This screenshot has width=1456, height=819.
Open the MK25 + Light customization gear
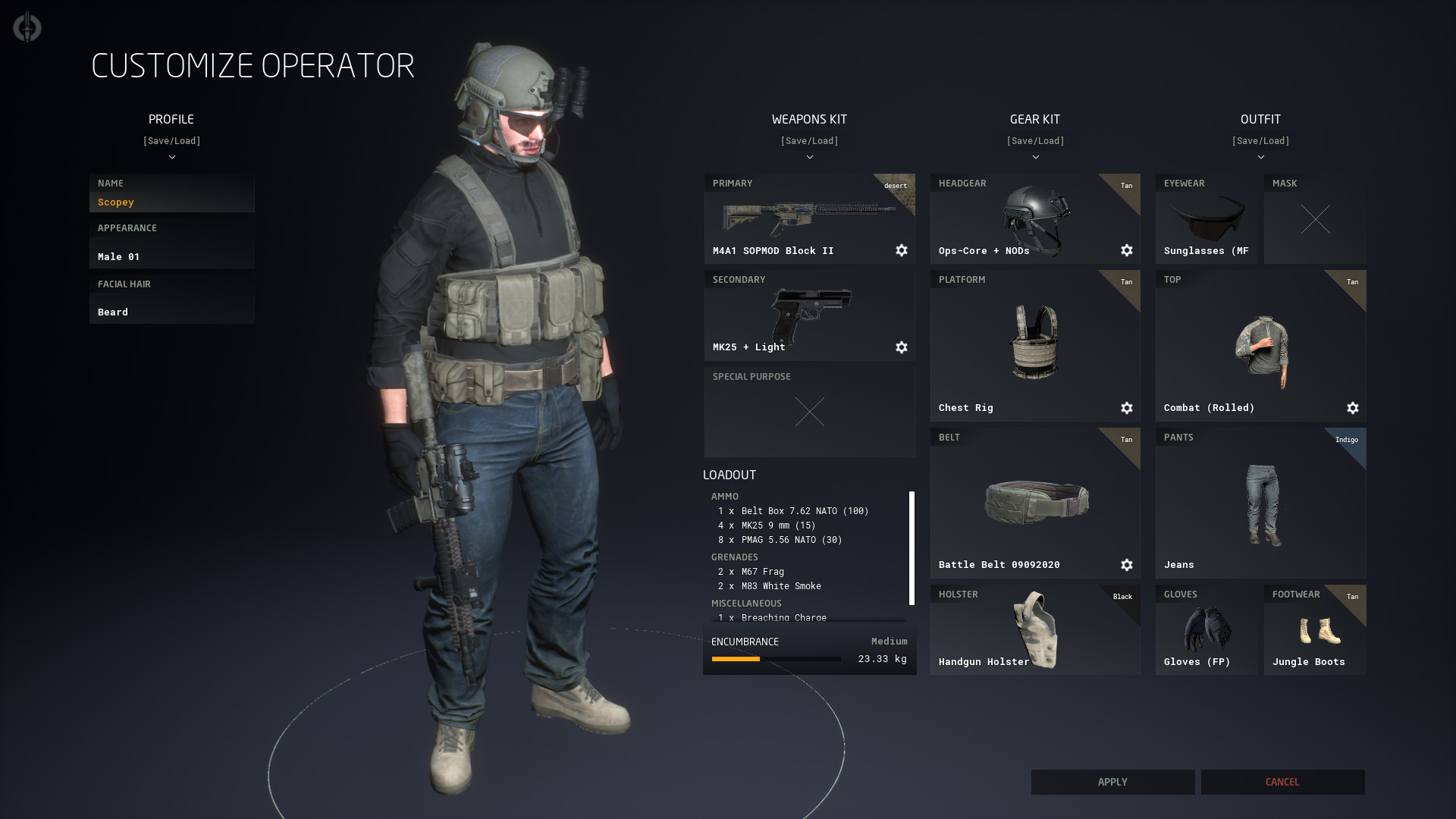902,347
